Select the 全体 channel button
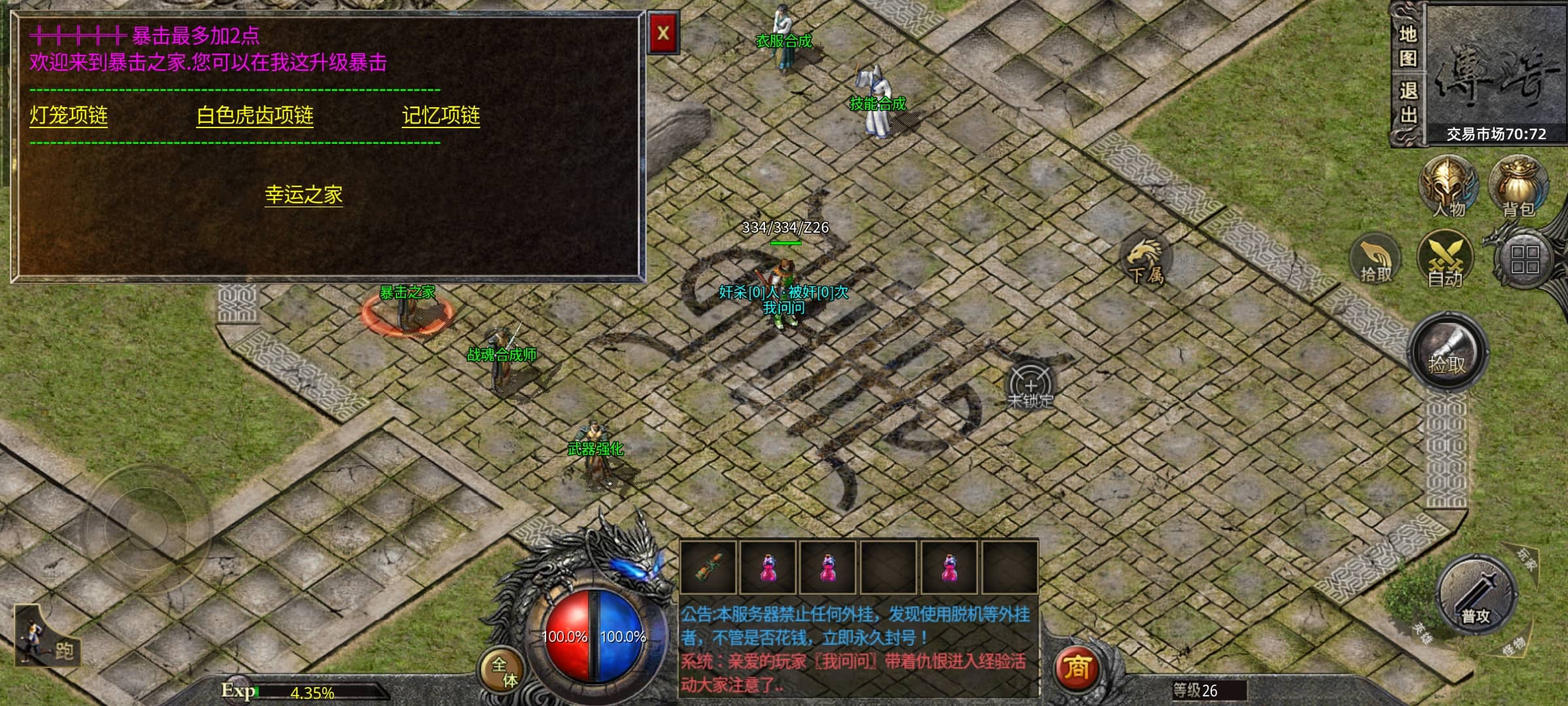 (504, 671)
